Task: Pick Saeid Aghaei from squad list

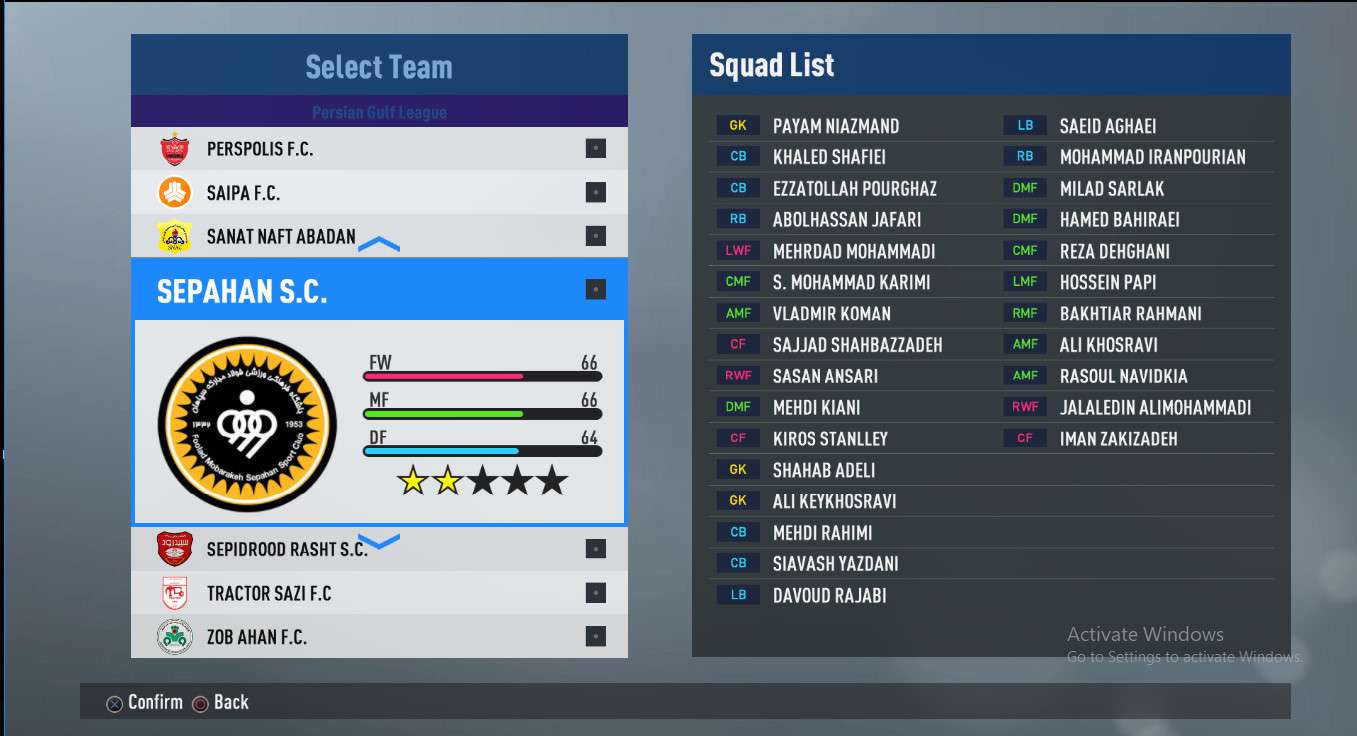Action: coord(1107,126)
